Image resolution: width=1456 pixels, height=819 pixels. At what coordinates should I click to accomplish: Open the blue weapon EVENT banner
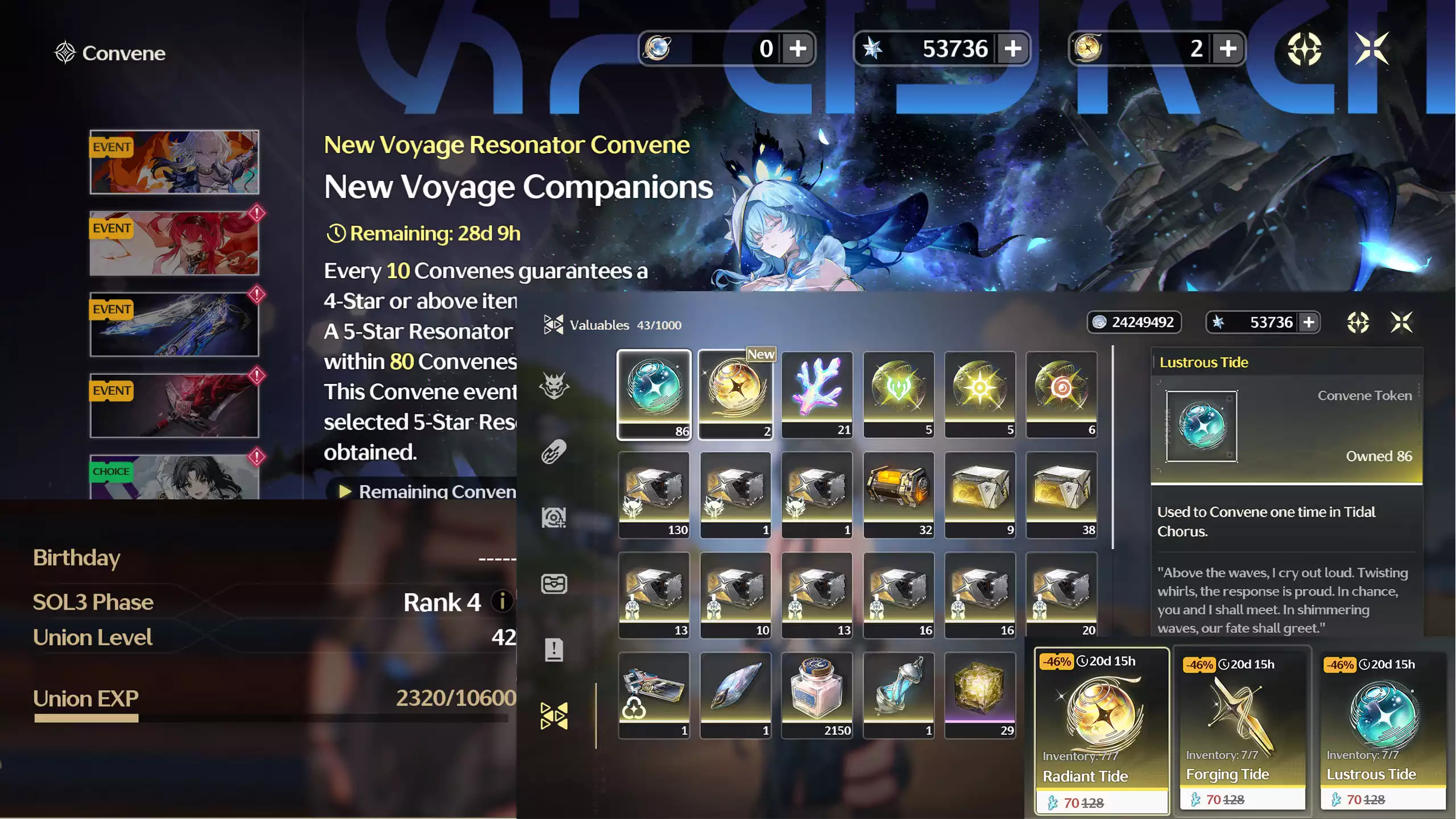click(x=173, y=324)
